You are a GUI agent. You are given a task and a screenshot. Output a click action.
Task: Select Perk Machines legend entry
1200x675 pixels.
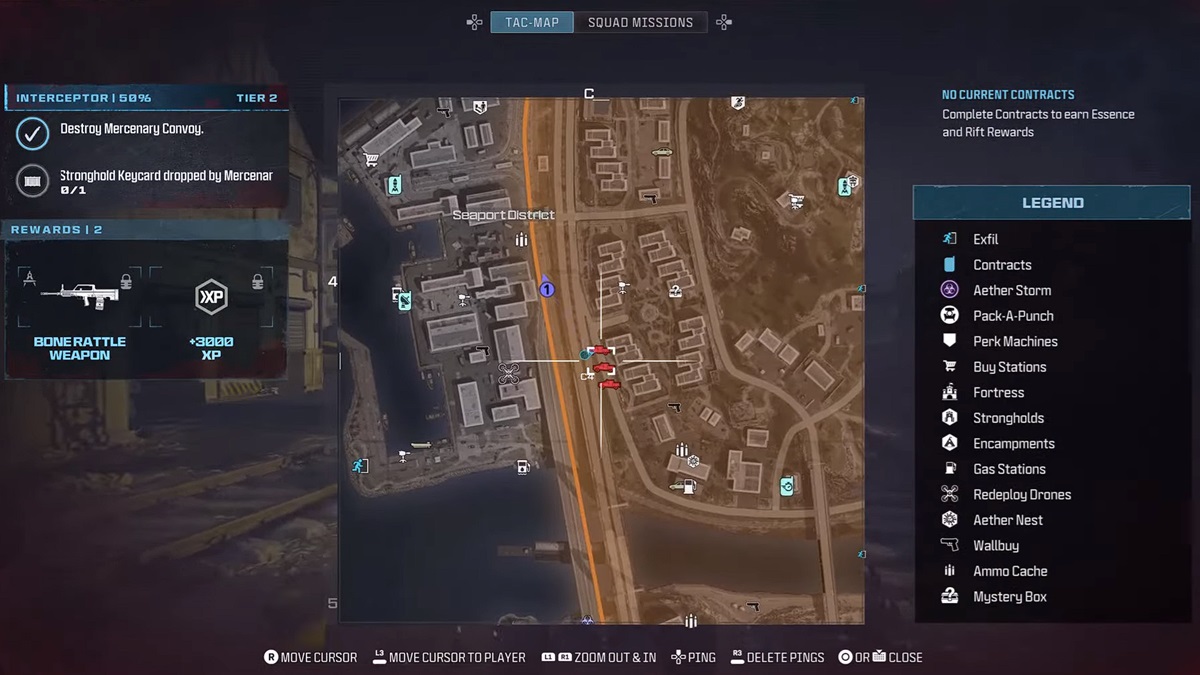[x=1015, y=341]
